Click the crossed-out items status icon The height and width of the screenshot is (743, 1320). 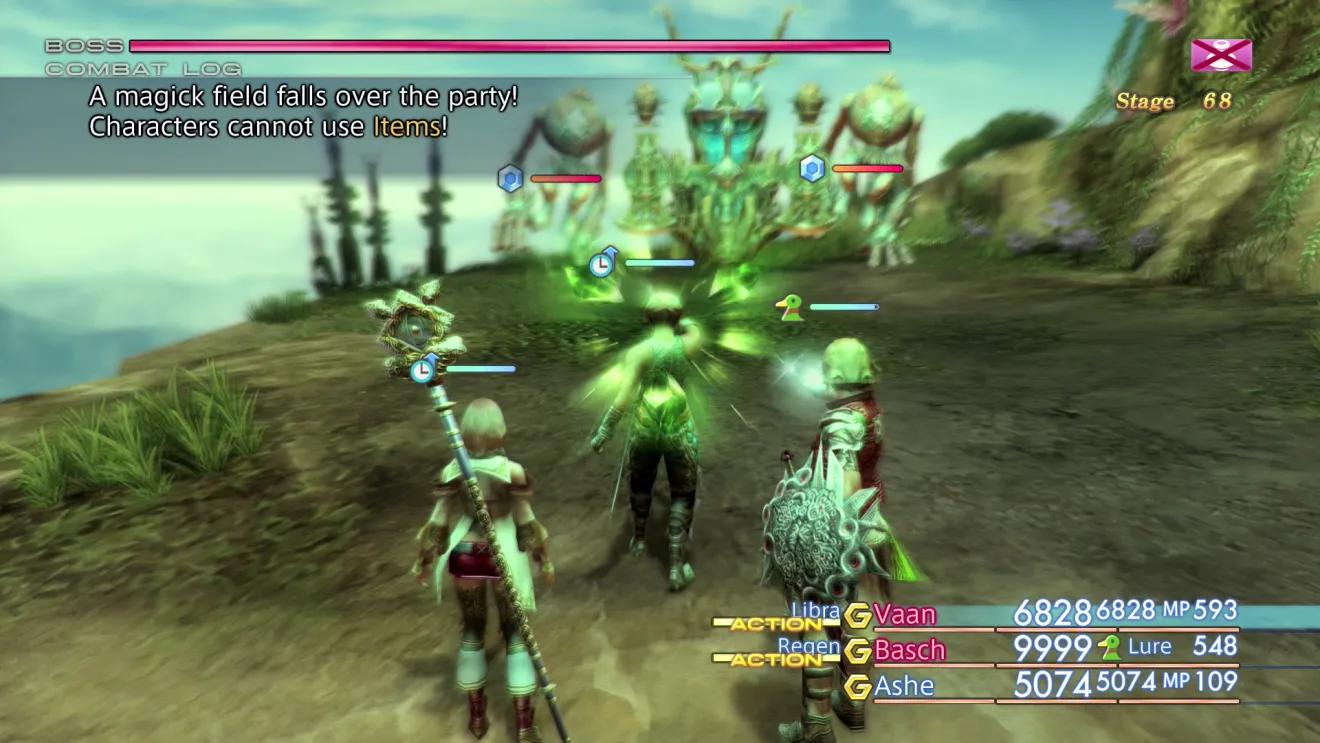(1221, 55)
